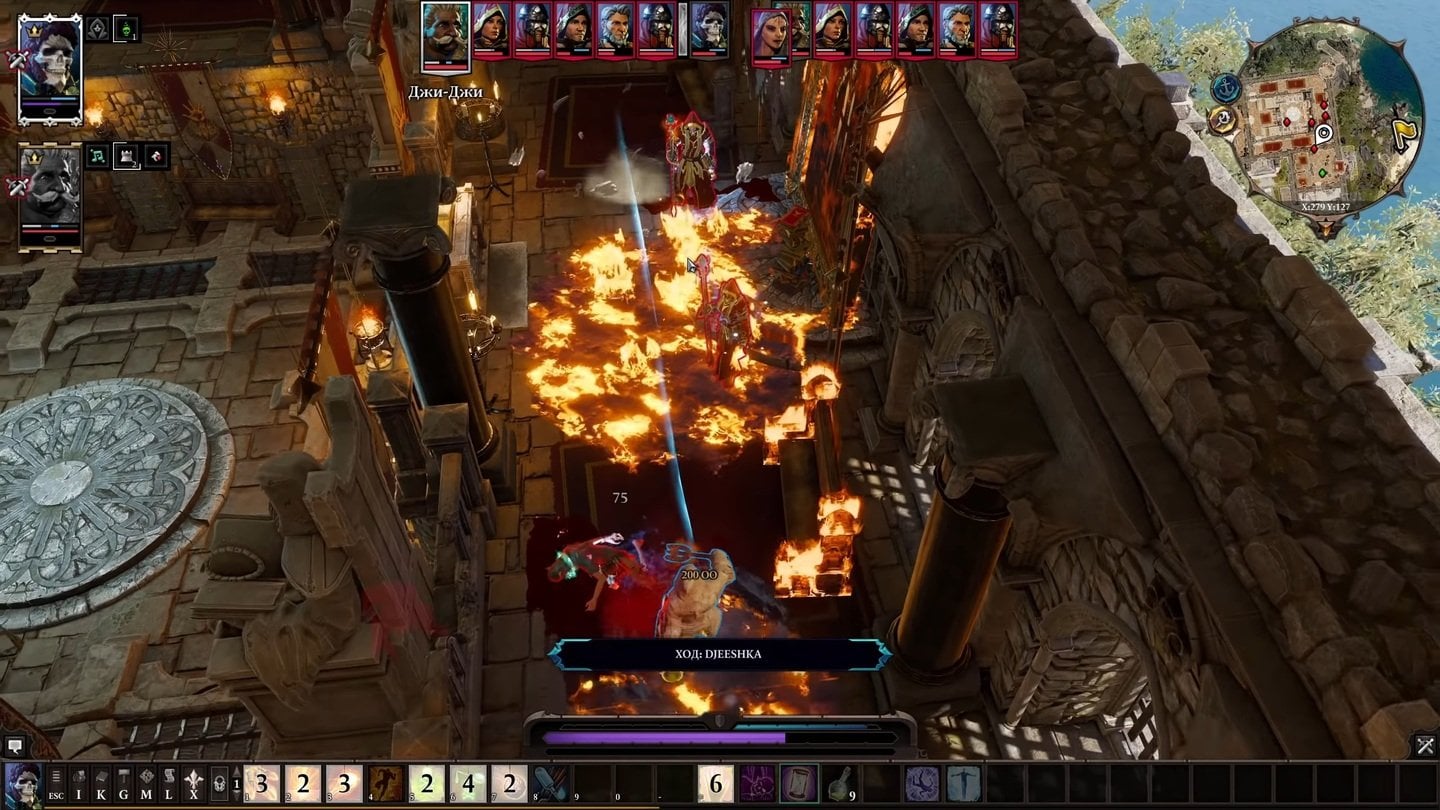Click the crossed-swords combat marker on the skull portrait
The width and height of the screenshot is (1440, 810).
click(x=16, y=59)
